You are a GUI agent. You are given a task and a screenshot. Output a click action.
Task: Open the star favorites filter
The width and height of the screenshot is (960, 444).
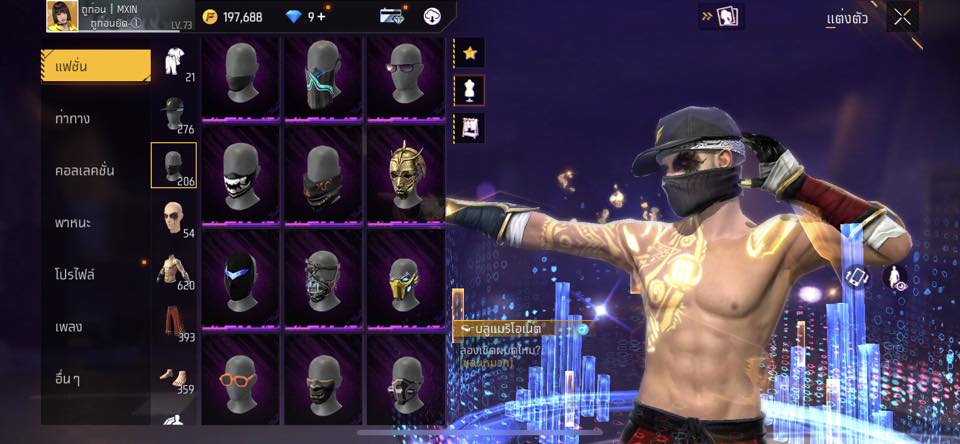tap(469, 51)
